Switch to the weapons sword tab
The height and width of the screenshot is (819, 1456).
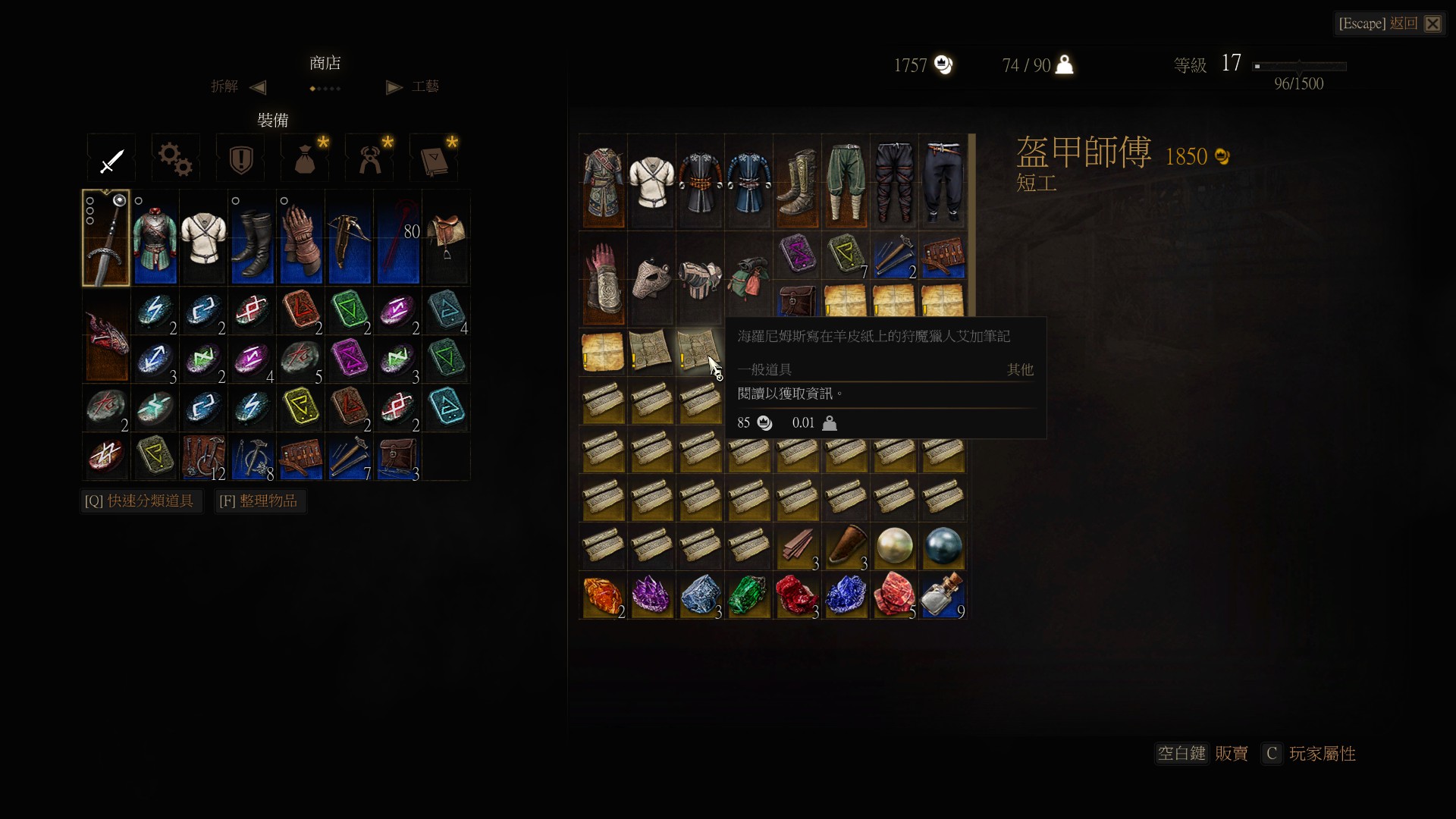(111, 158)
